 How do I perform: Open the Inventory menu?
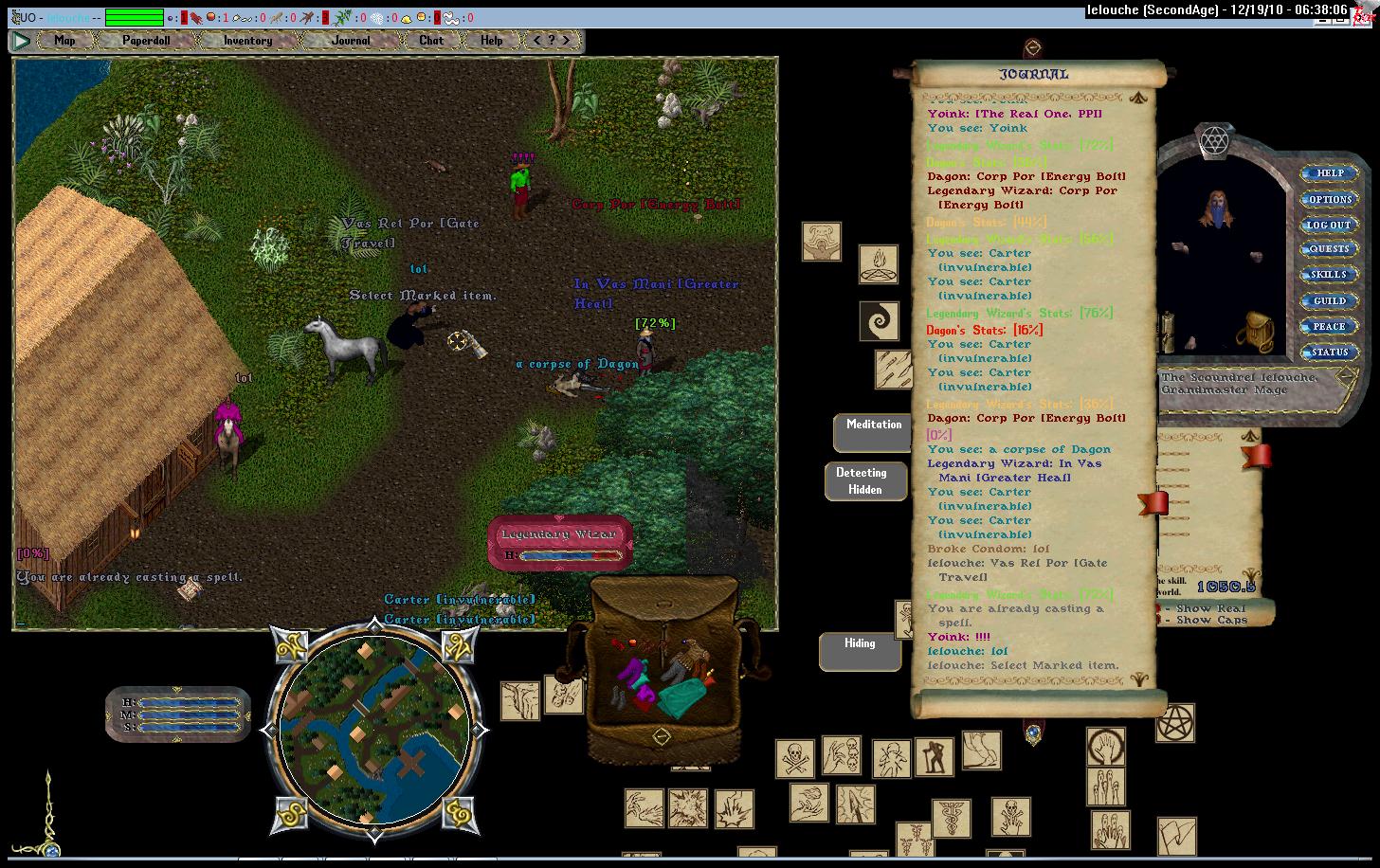[x=247, y=40]
